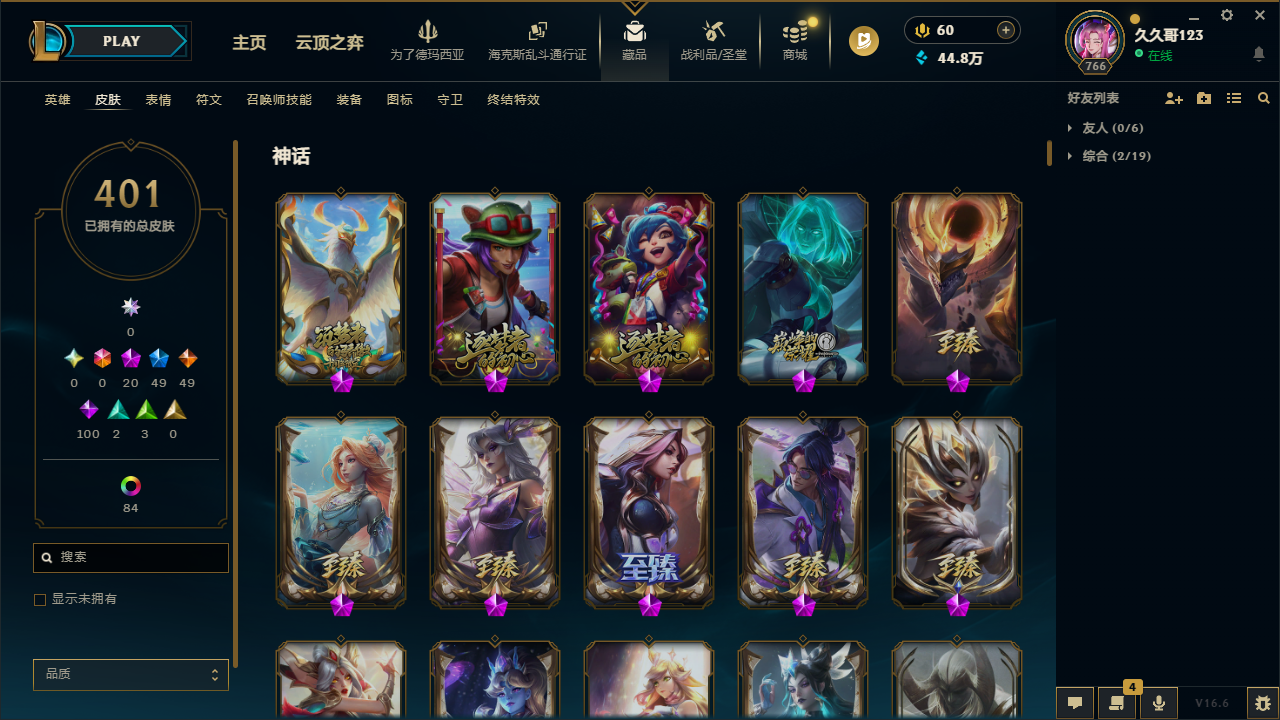Click the PLAY button
Image resolution: width=1280 pixels, height=720 pixels.
121,41
